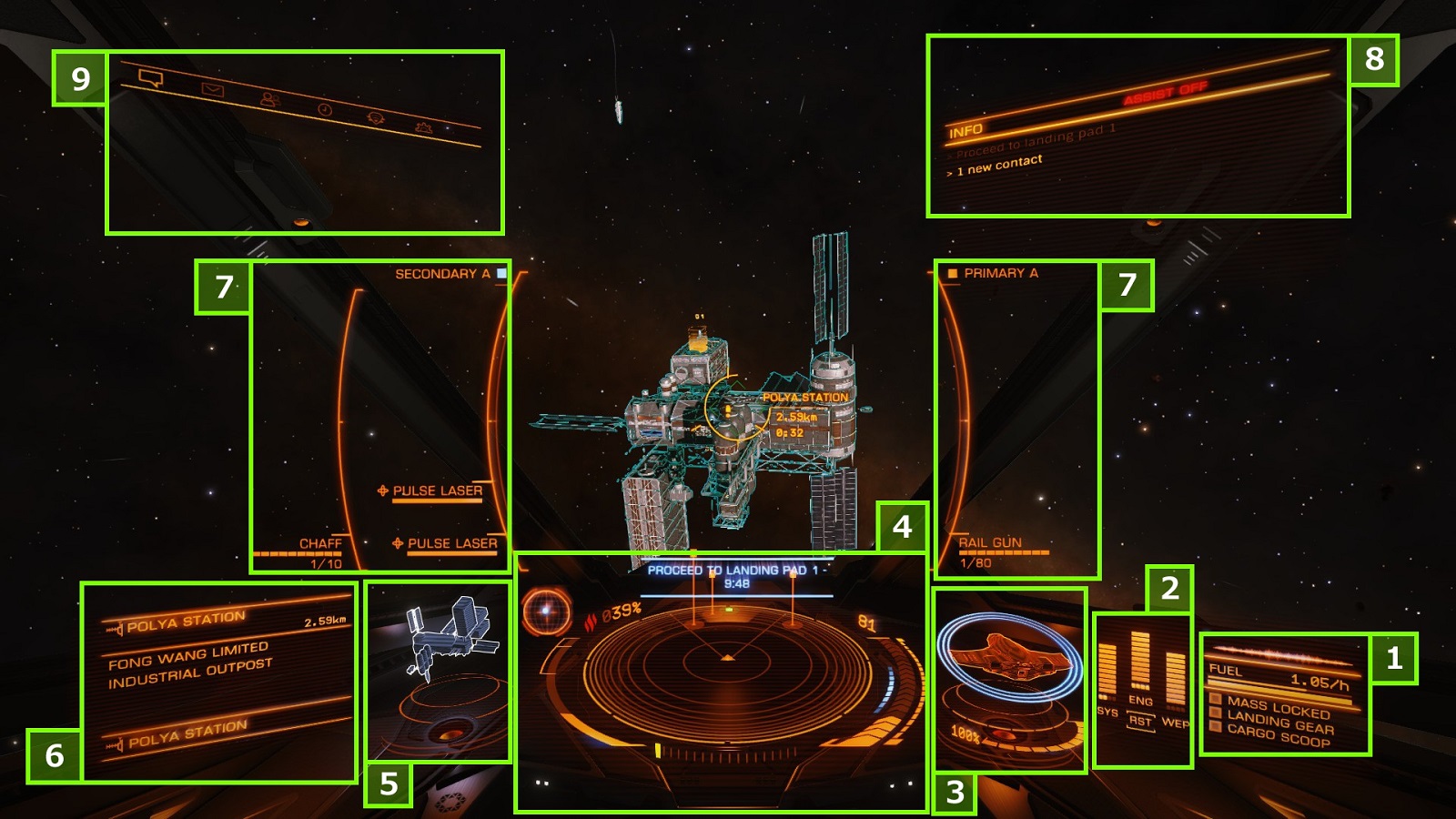The height and width of the screenshot is (819, 1456).
Task: Select the '1 new contact' info entry
Action: click(x=998, y=164)
